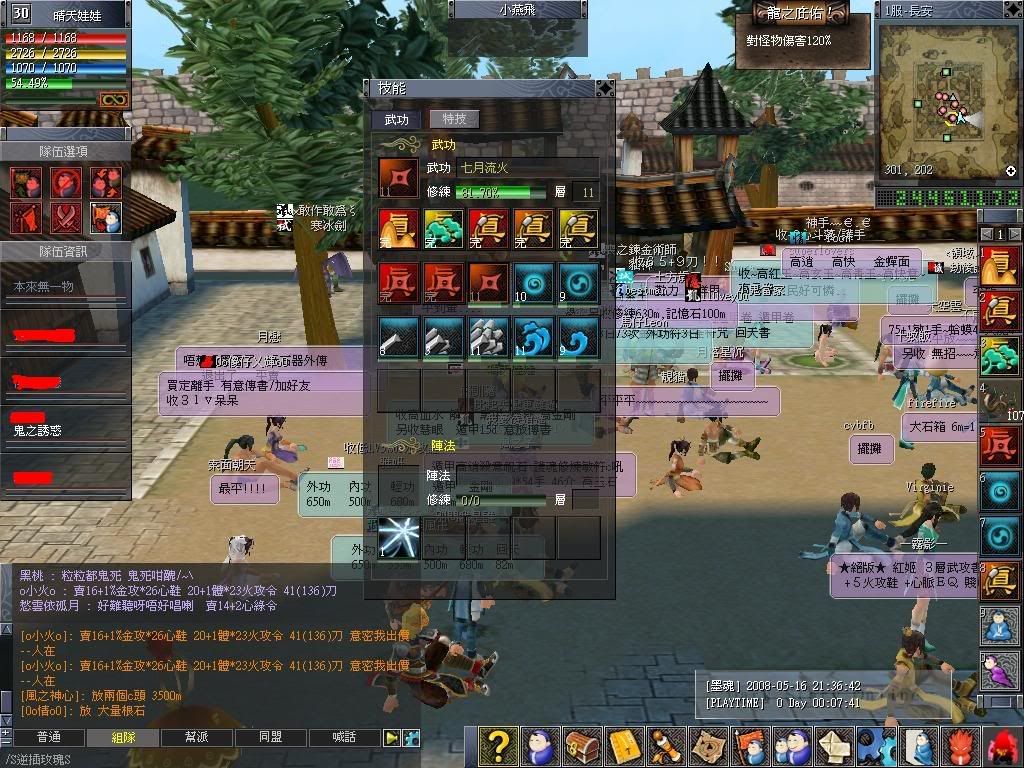Open help with the yellow question mark

coord(499,746)
